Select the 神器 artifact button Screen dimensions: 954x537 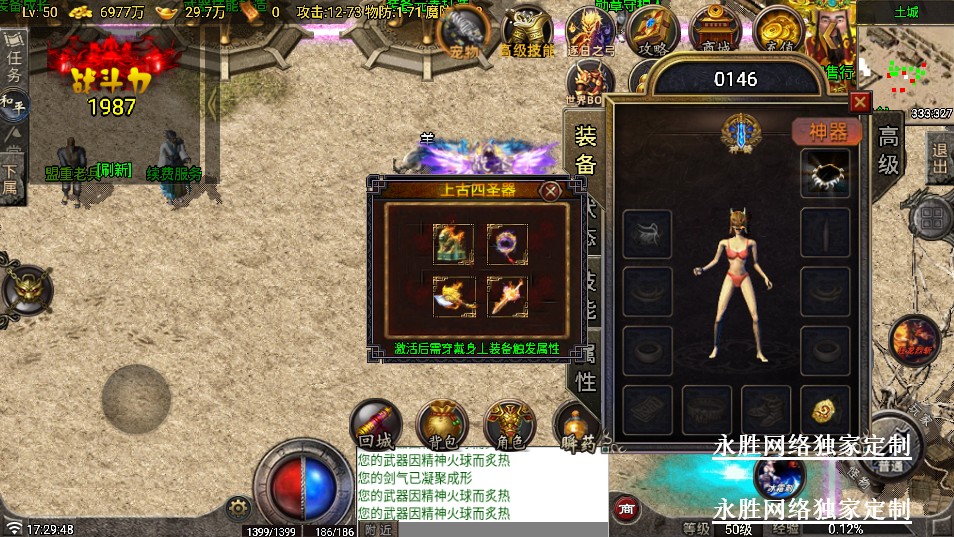(827, 132)
